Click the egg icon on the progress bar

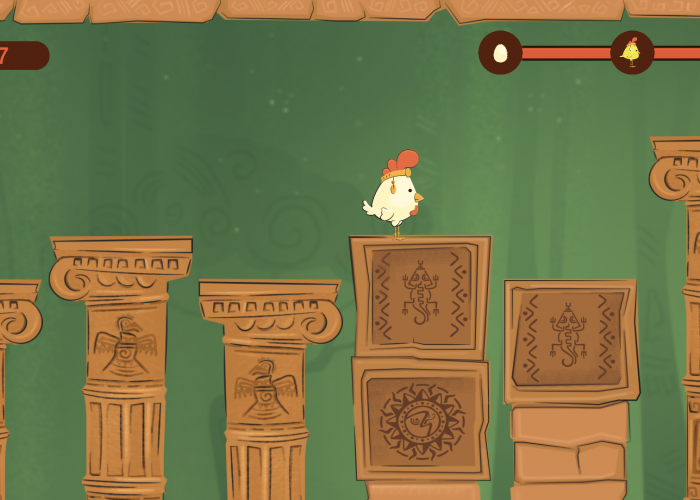point(500,53)
